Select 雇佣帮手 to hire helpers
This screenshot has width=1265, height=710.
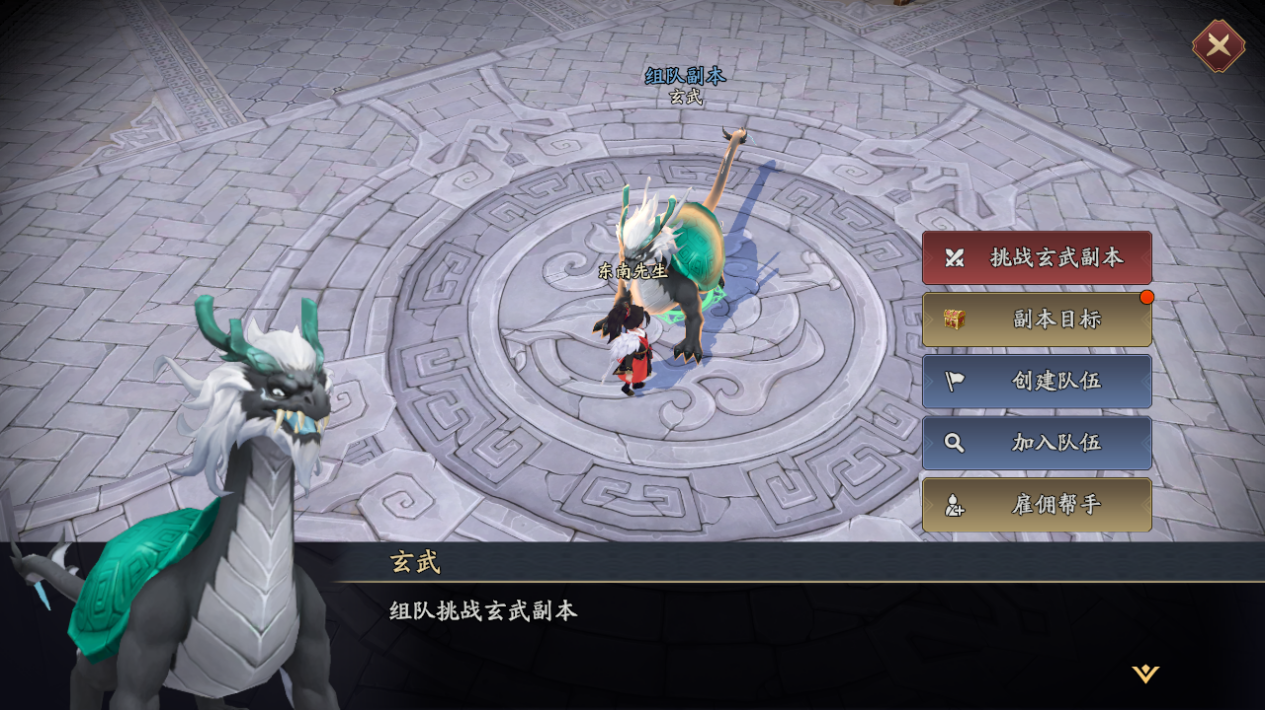1036,505
